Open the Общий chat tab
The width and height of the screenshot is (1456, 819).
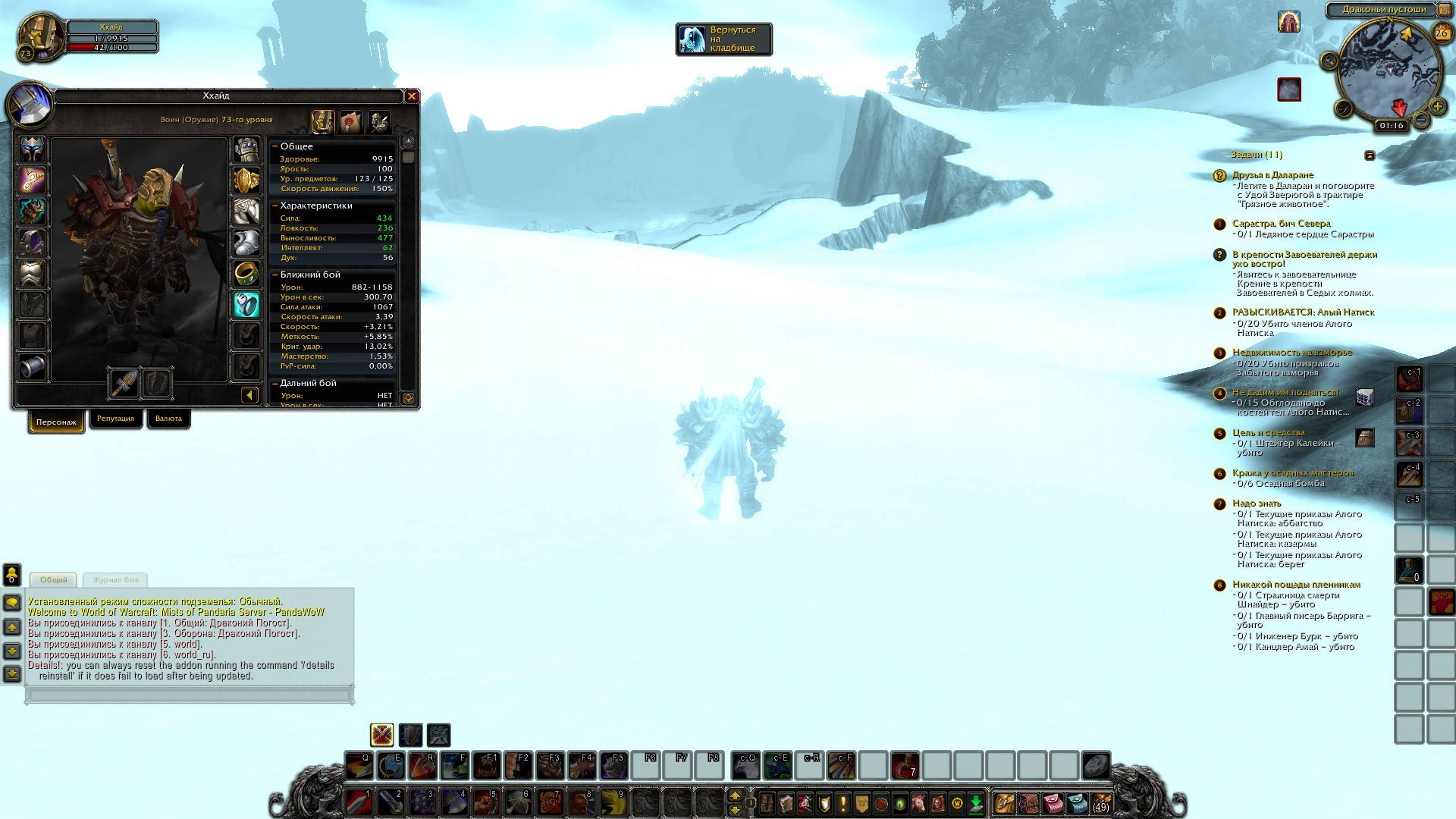coord(54,580)
